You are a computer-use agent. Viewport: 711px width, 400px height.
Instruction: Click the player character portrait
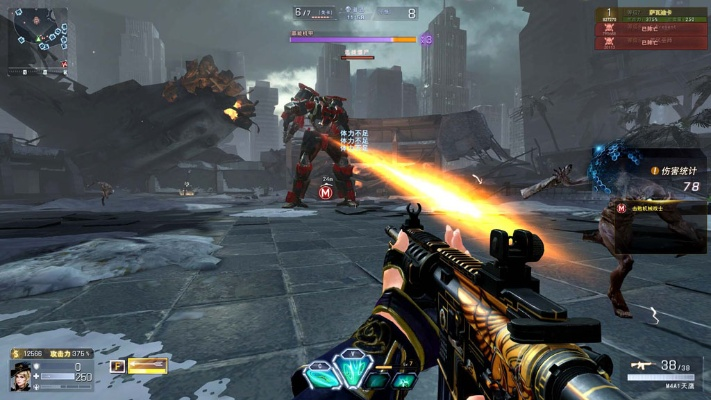pyautogui.click(x=20, y=379)
